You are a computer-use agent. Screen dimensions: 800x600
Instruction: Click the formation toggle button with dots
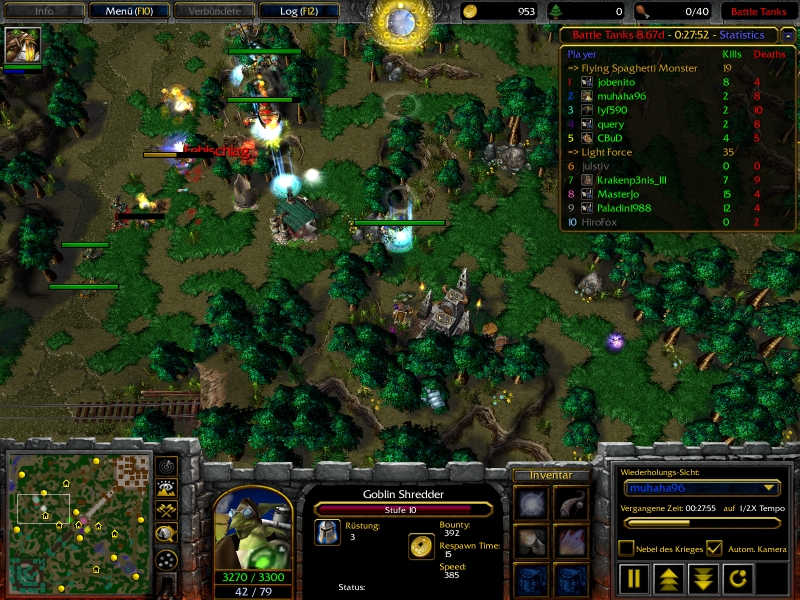point(167,559)
